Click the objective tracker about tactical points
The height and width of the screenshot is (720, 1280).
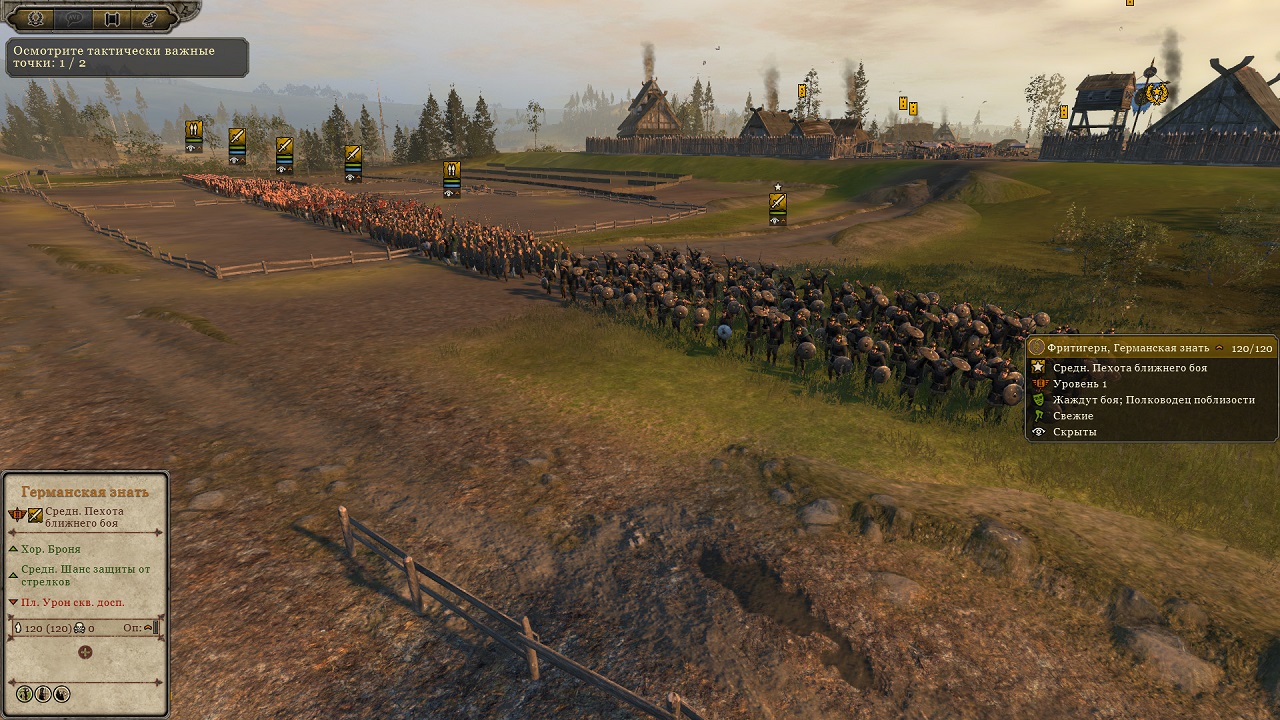coord(126,57)
